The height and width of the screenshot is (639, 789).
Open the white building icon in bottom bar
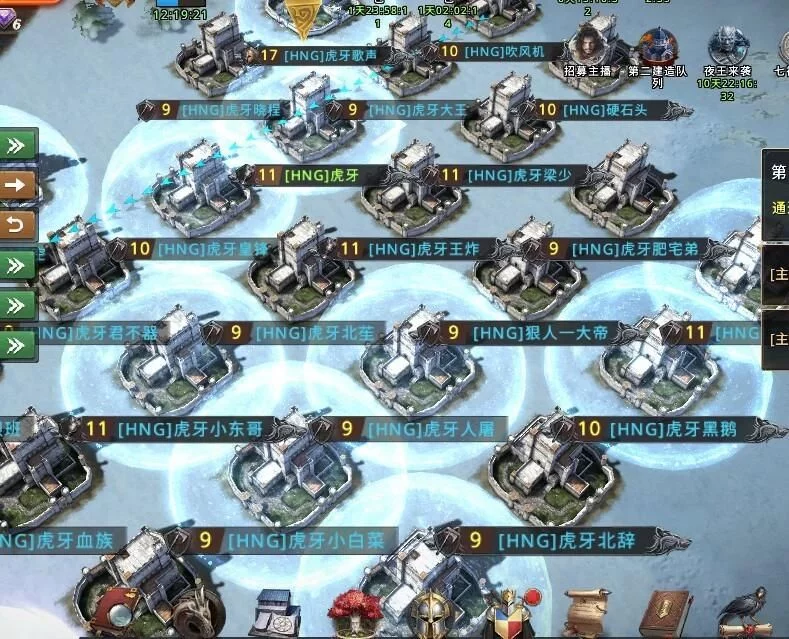click(273, 610)
